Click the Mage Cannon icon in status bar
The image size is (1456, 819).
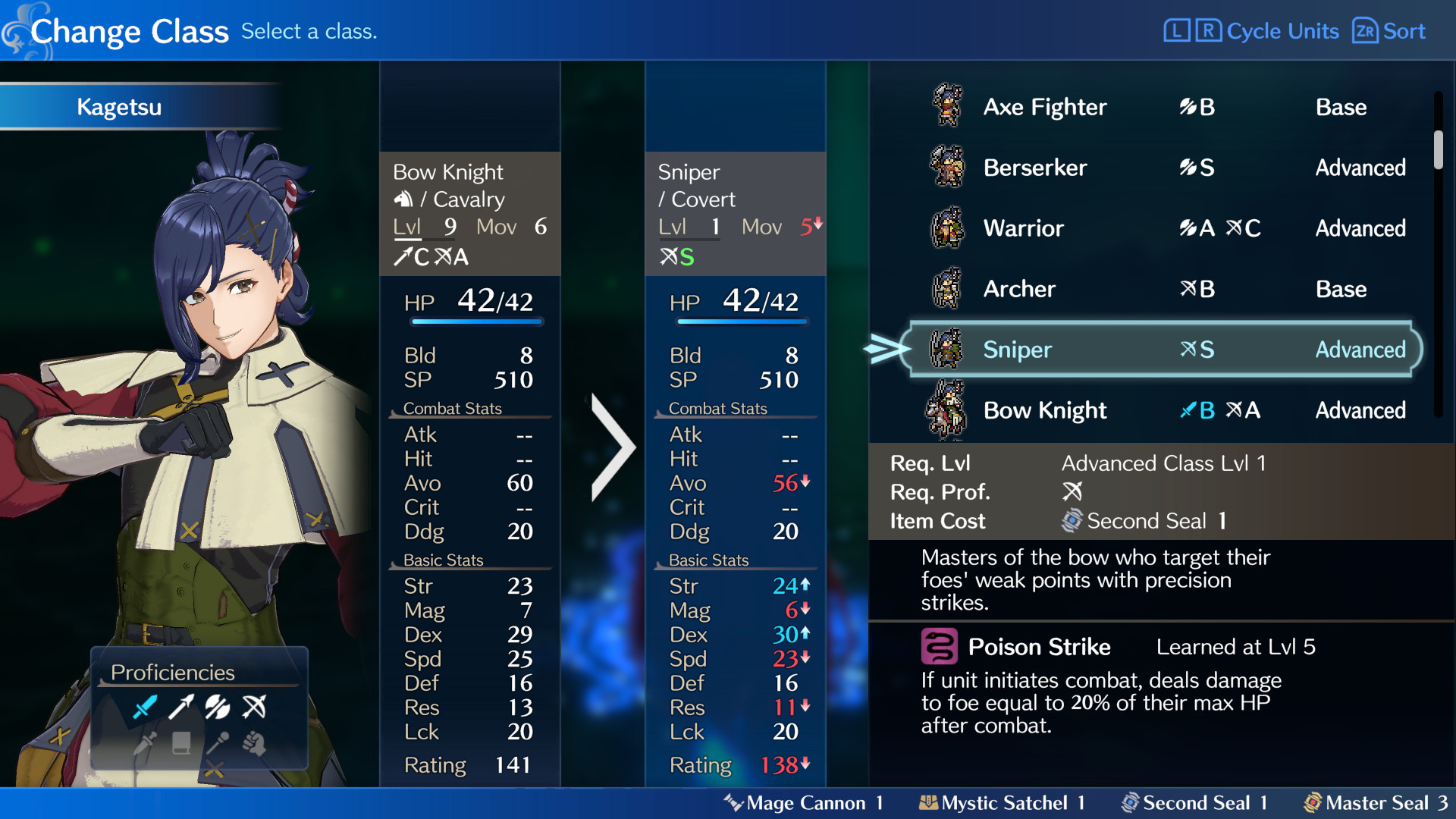734,802
